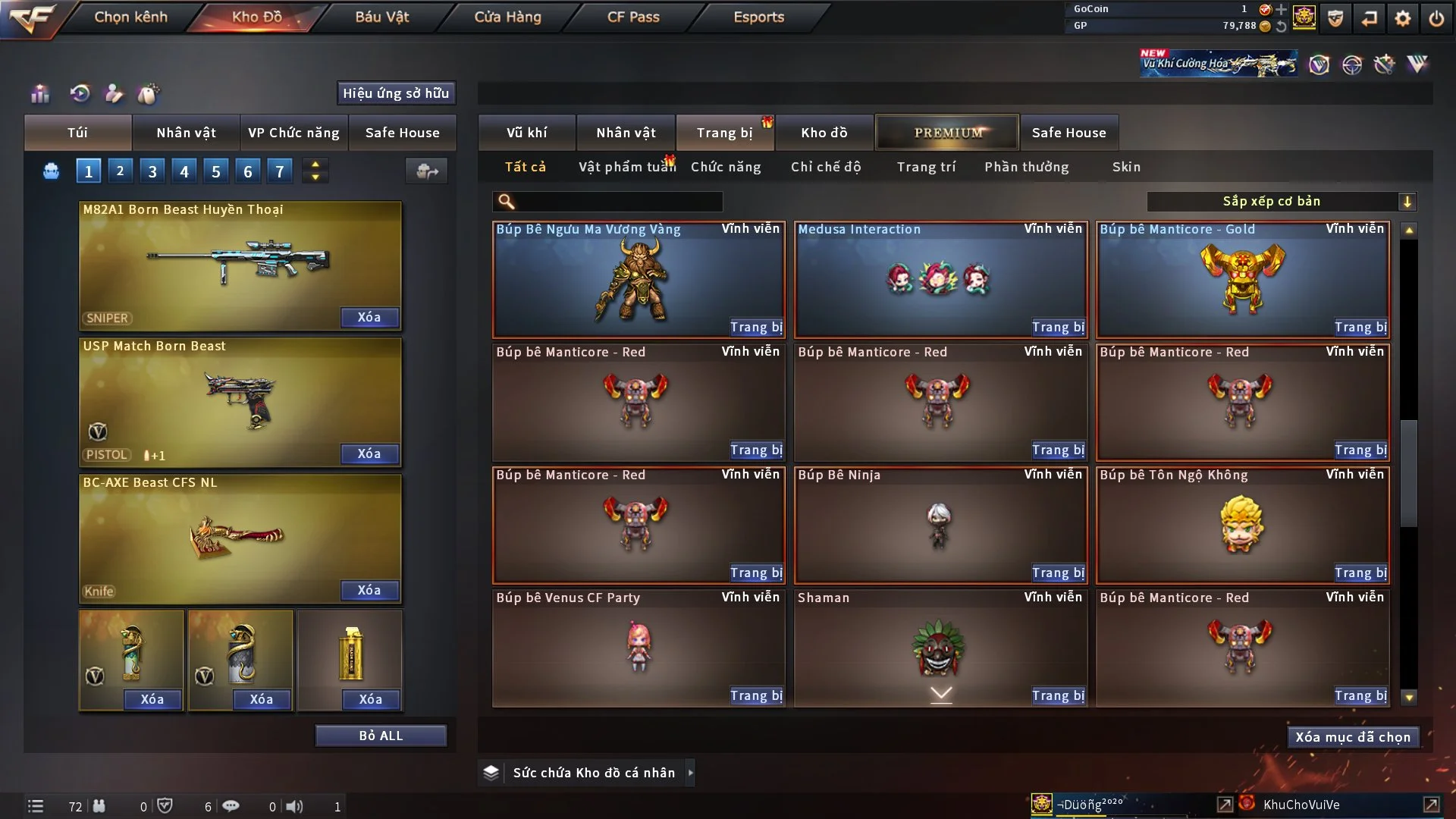Open the Hiệu ứng sở hữu panel
The image size is (1456, 819).
pos(396,93)
